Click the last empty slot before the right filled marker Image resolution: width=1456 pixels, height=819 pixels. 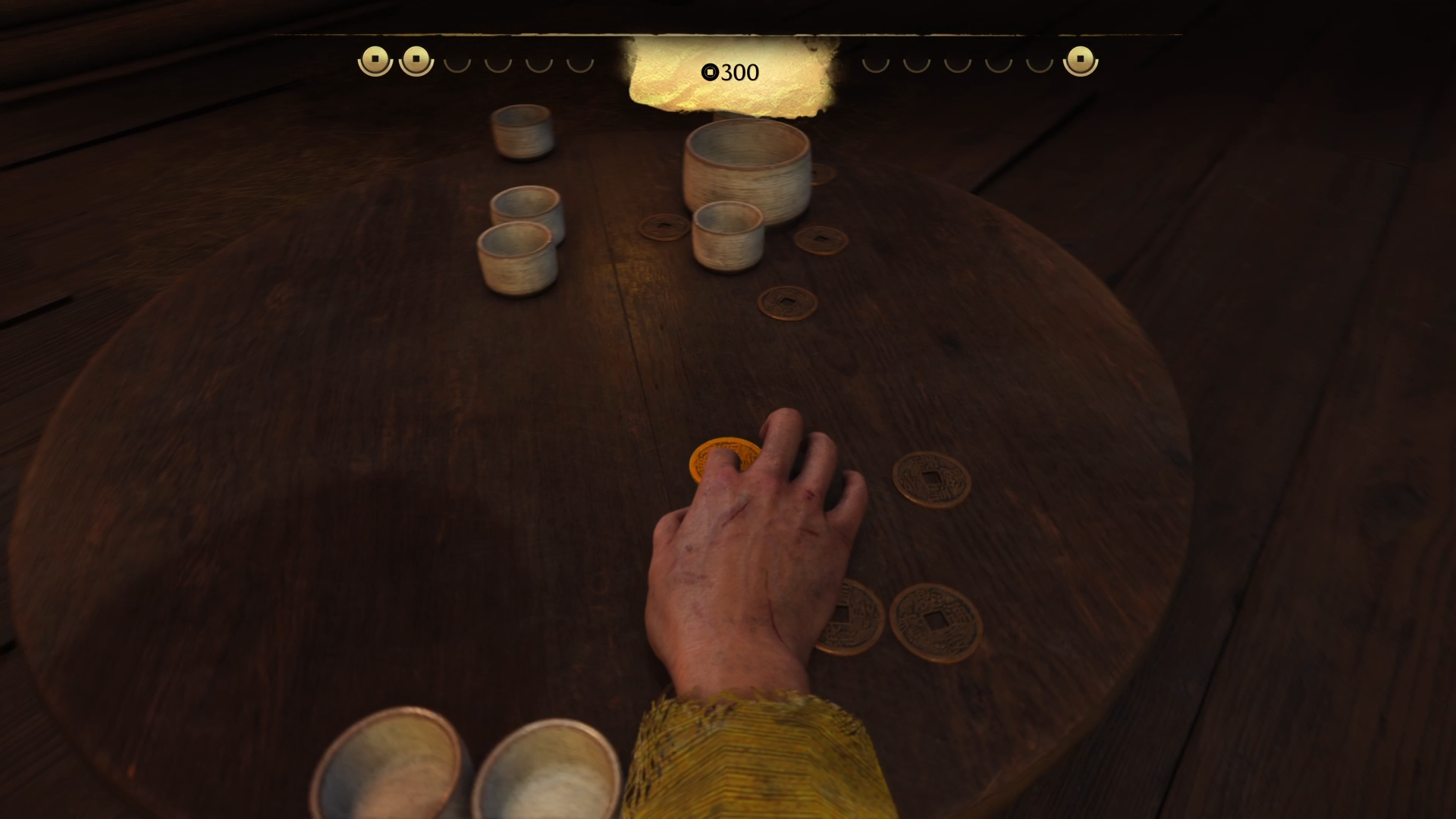[1039, 63]
